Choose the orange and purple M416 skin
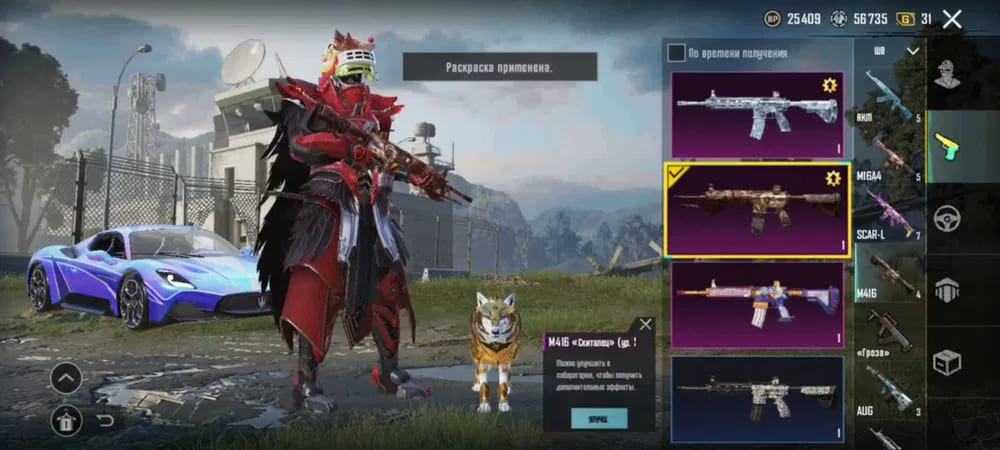Image resolution: width=1000 pixels, height=450 pixels. coord(757,304)
